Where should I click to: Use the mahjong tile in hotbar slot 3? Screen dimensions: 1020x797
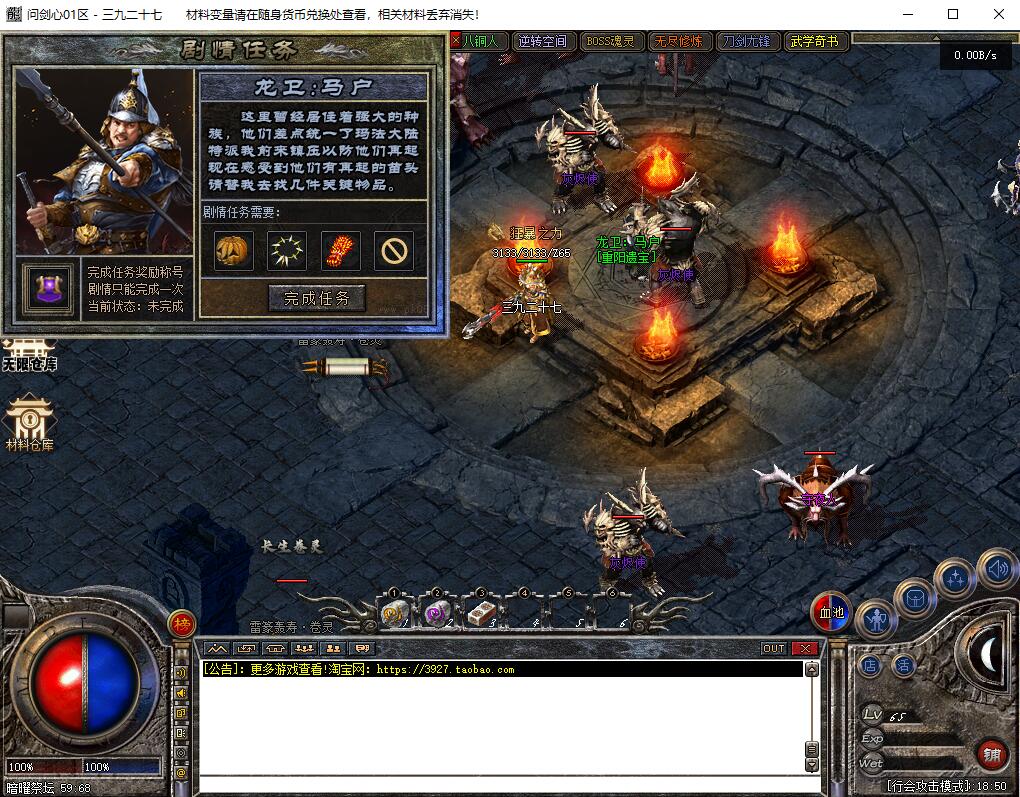point(480,614)
